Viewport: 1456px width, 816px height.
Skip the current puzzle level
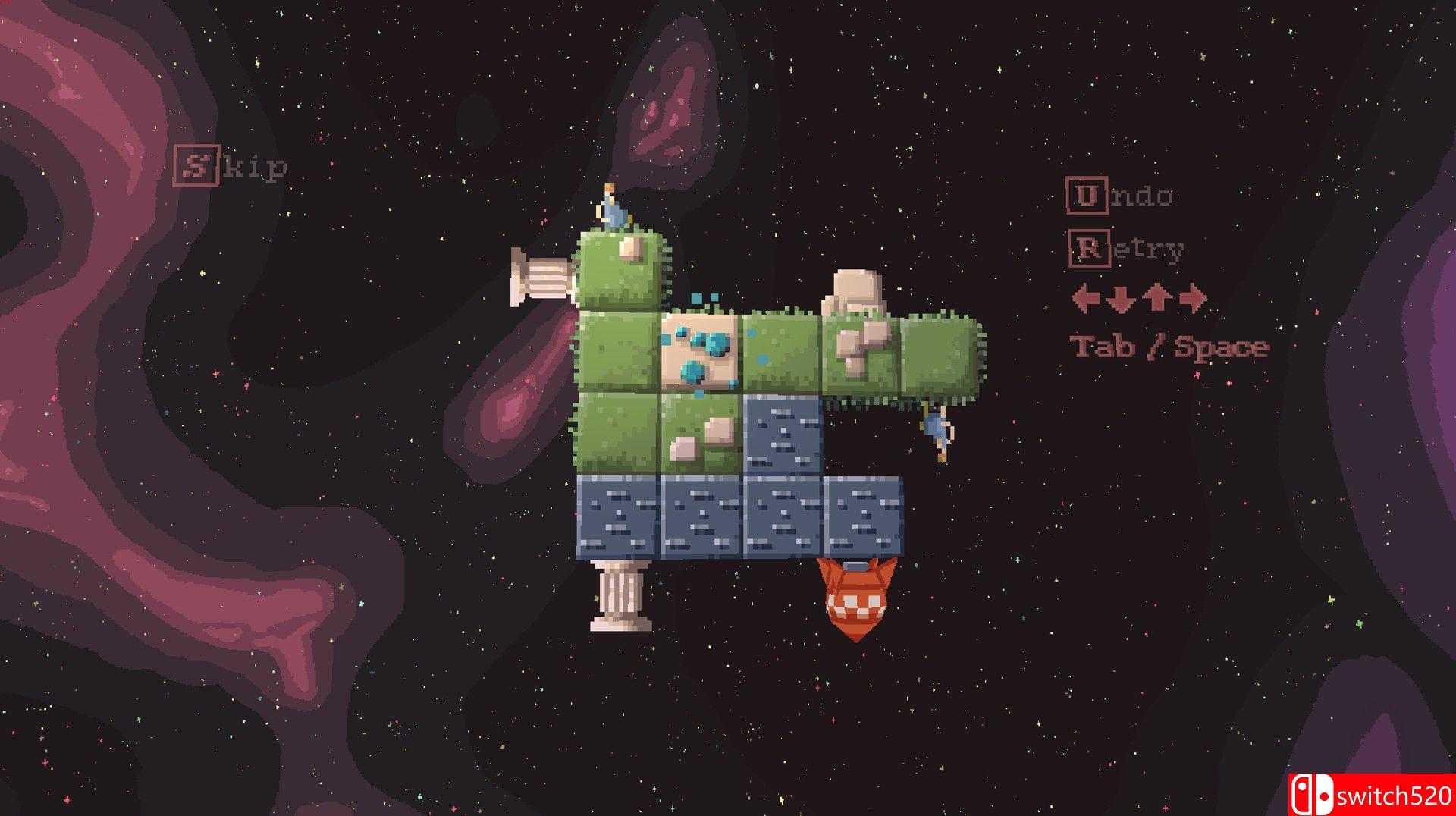point(230,166)
